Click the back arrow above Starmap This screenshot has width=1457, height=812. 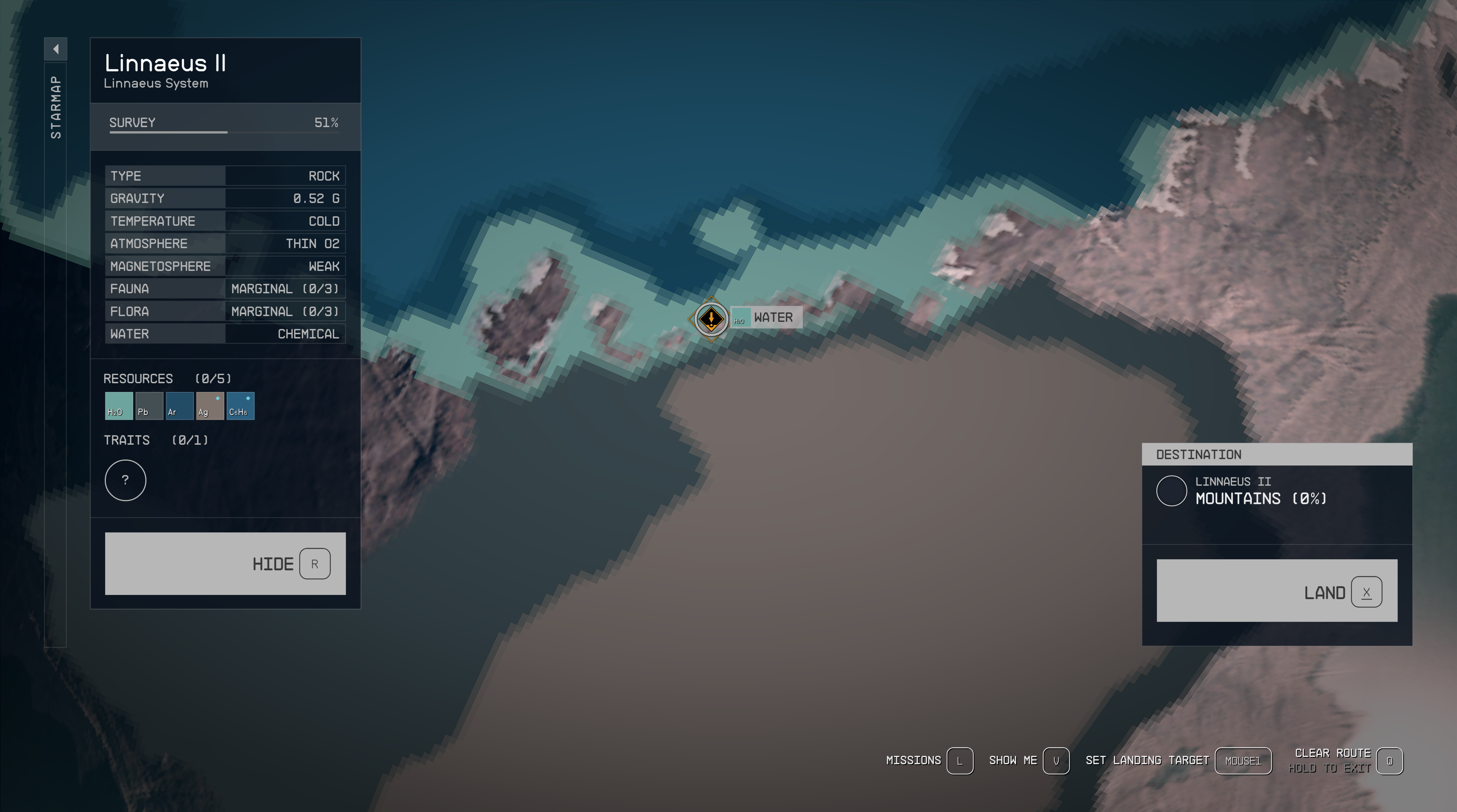pyautogui.click(x=55, y=49)
